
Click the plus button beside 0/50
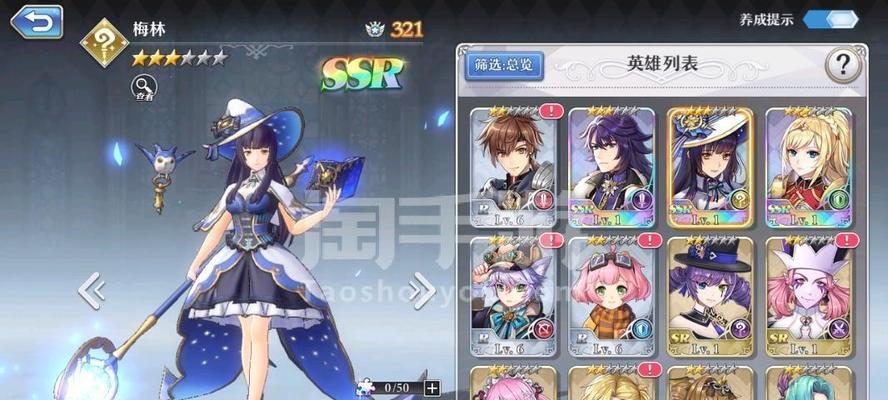(x=431, y=387)
